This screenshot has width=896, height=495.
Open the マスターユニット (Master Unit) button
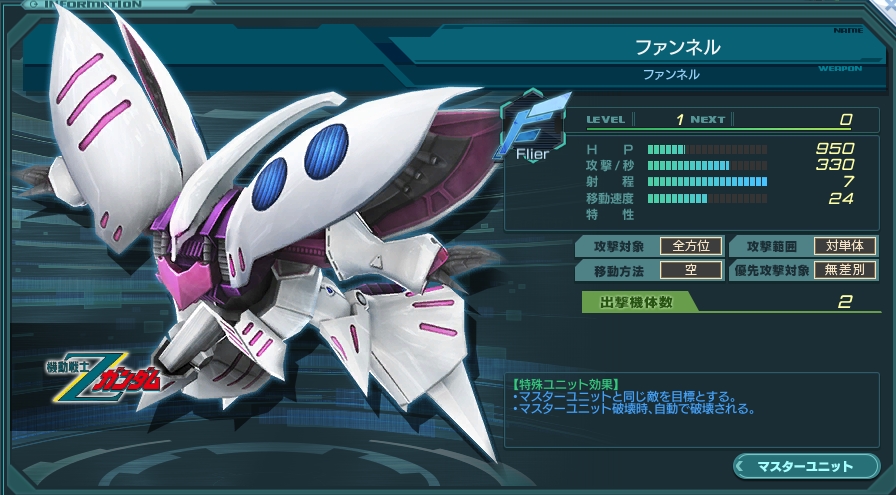(805, 466)
